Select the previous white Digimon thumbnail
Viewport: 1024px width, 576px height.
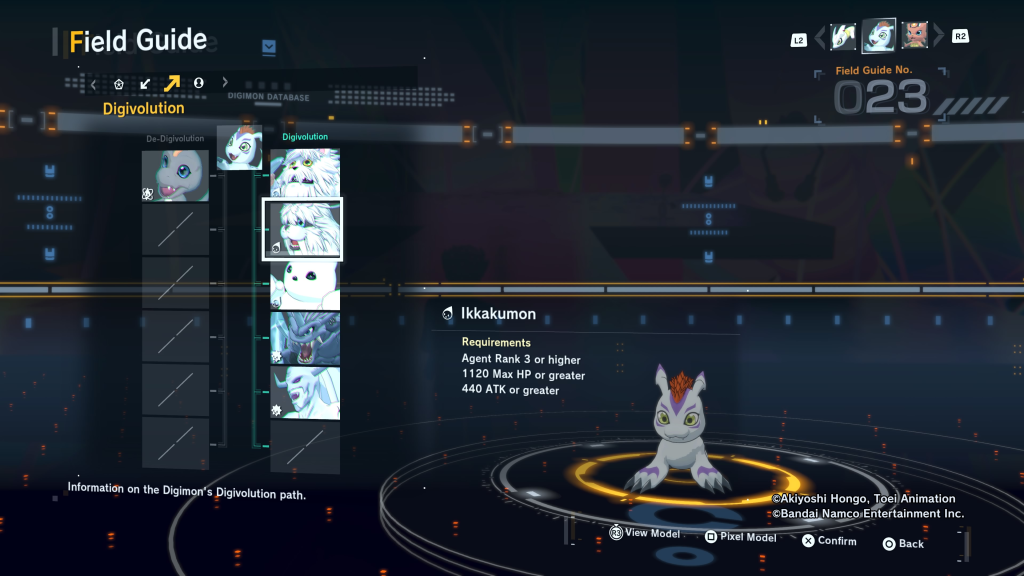coord(843,37)
